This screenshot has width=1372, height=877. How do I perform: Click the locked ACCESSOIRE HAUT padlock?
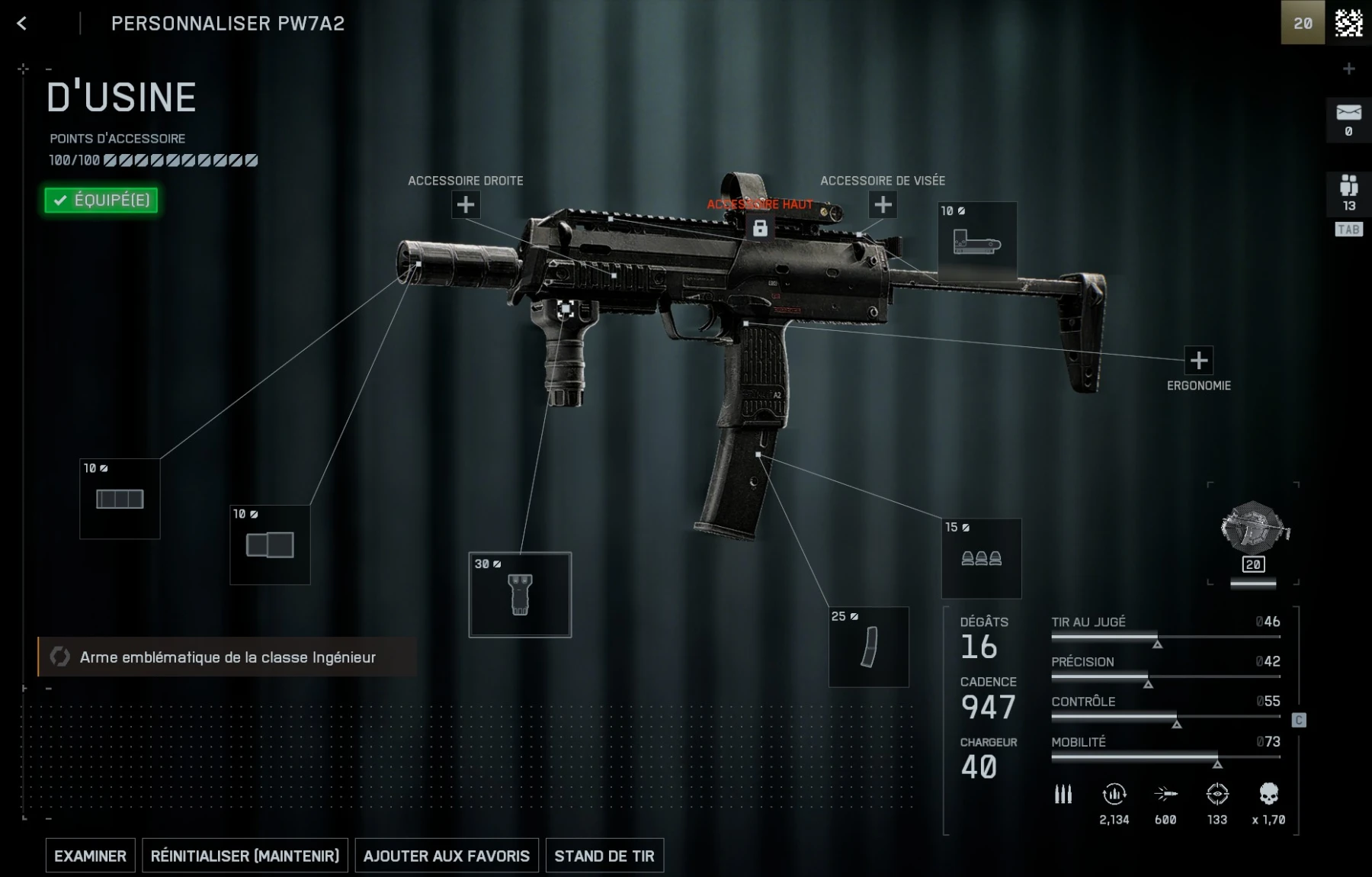pyautogui.click(x=760, y=227)
